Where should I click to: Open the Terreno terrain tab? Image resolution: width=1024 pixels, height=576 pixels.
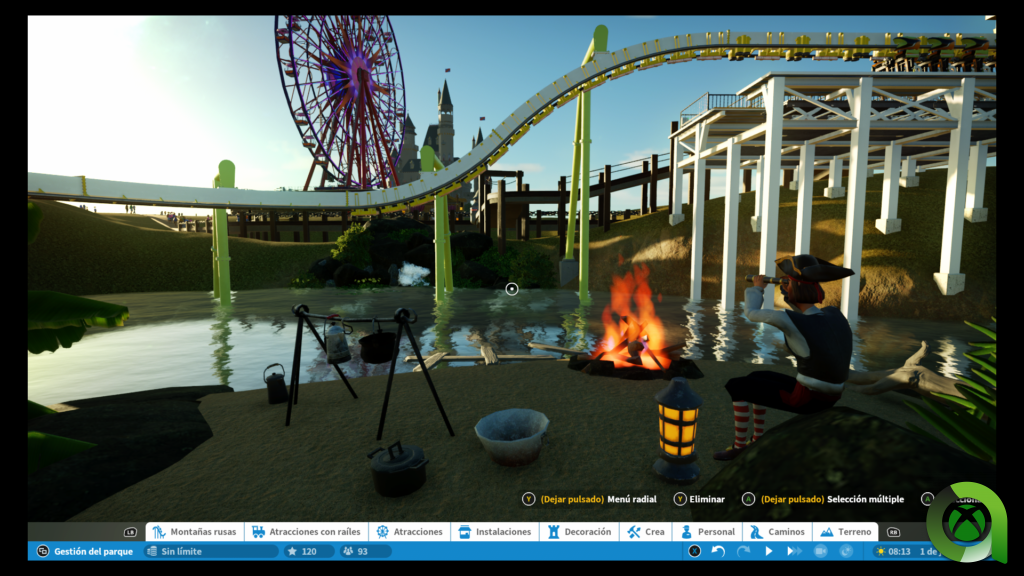[845, 532]
